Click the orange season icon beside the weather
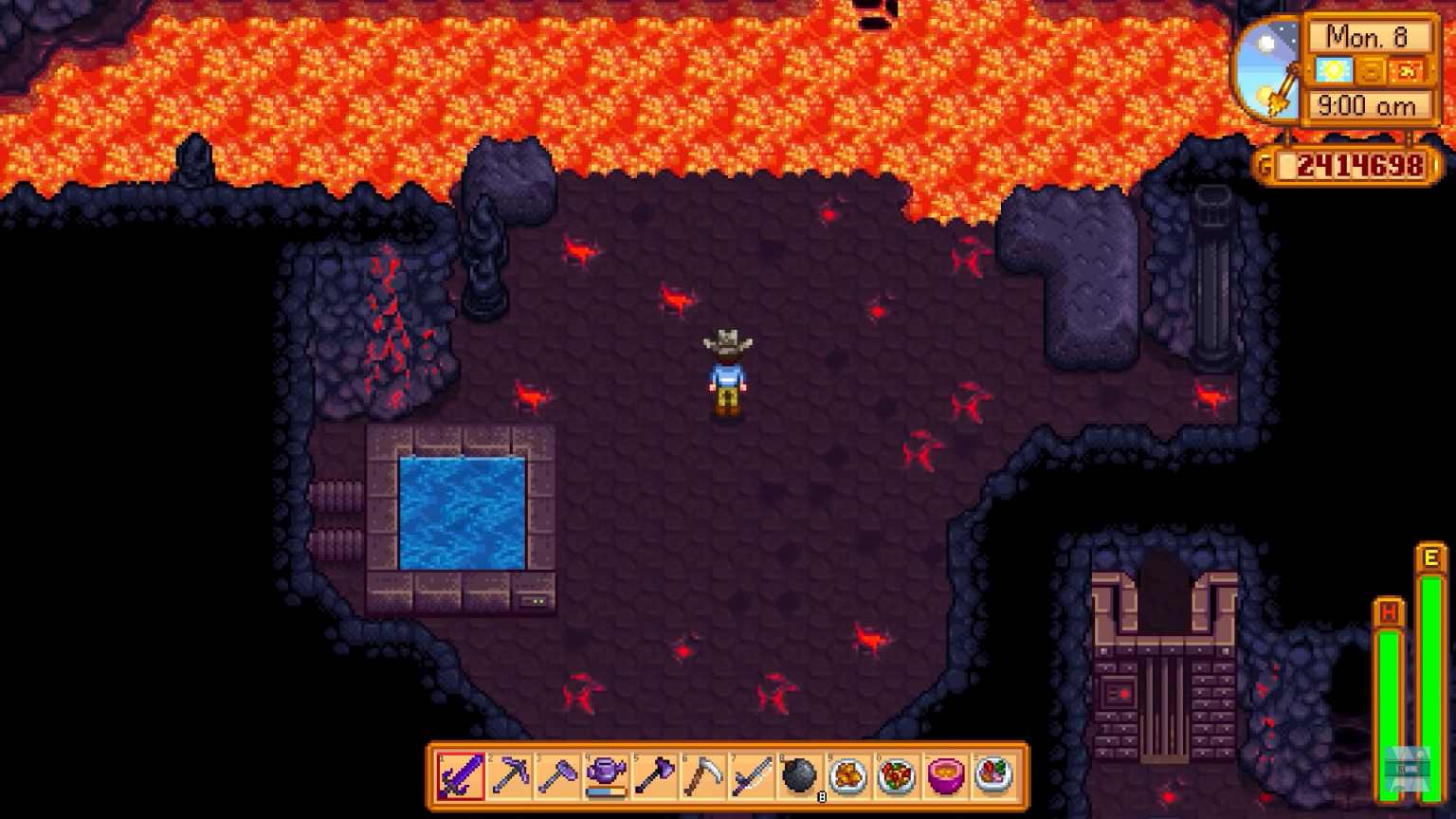Image resolution: width=1456 pixels, height=819 pixels. [1370, 69]
